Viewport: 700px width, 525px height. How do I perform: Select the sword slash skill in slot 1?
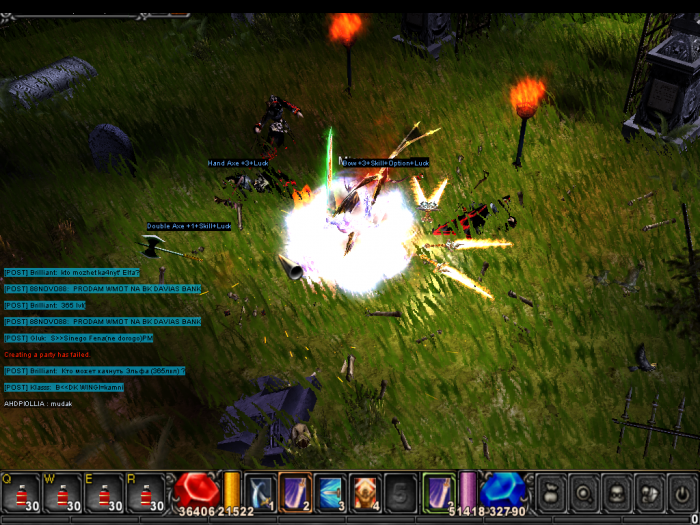260,493
